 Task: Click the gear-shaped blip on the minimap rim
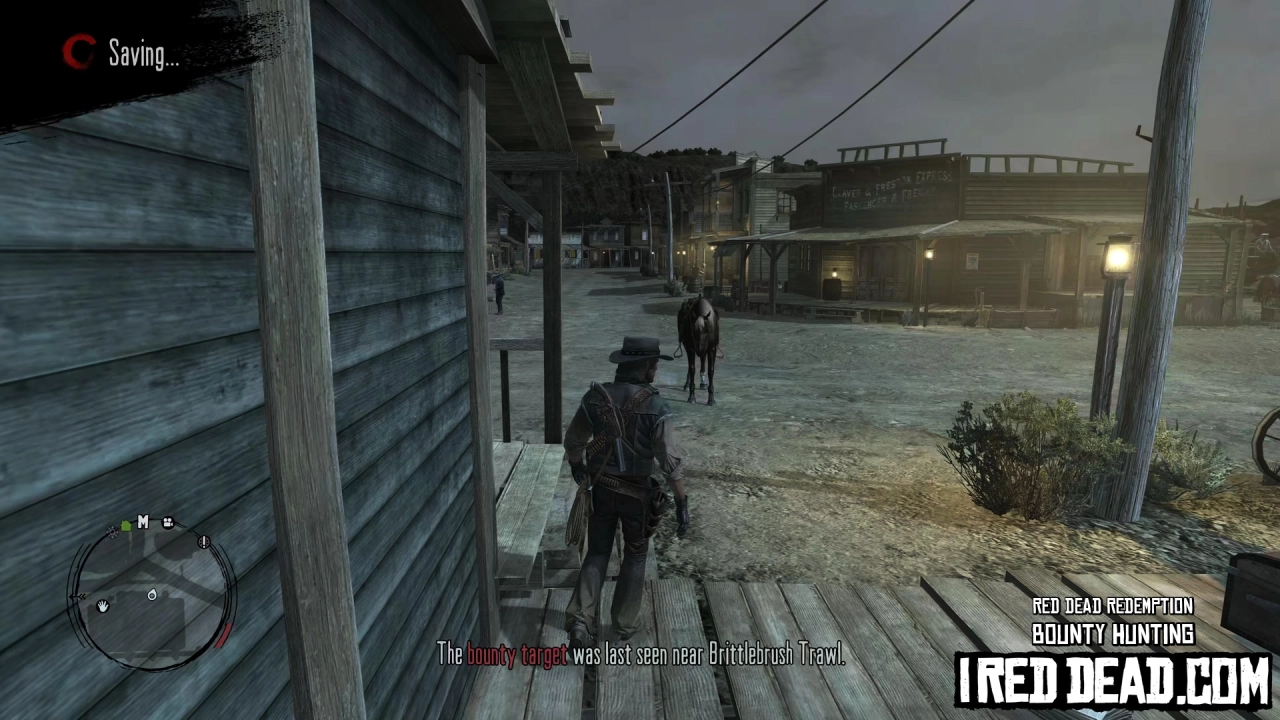[x=111, y=533]
